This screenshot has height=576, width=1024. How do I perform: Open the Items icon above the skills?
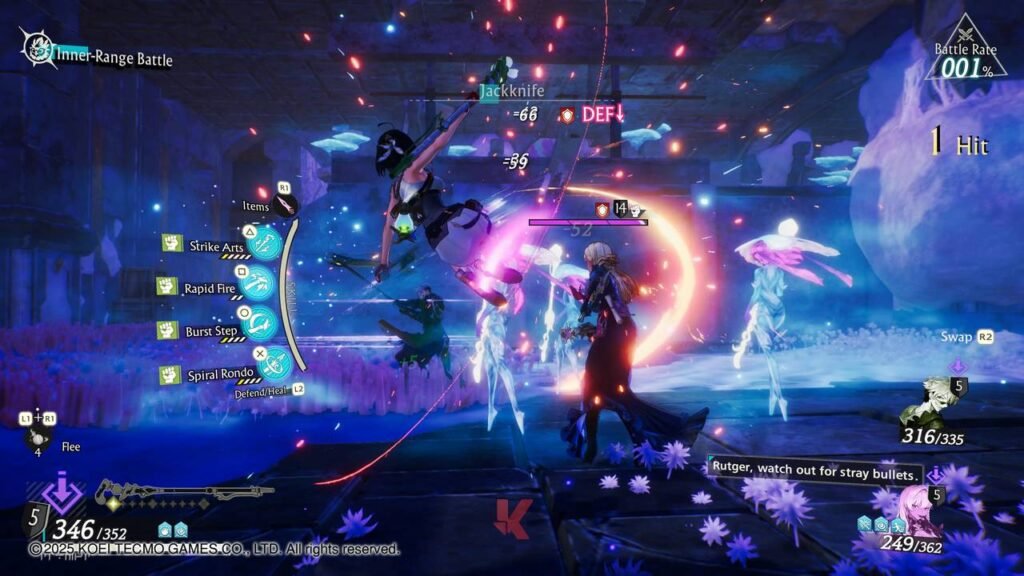[287, 206]
